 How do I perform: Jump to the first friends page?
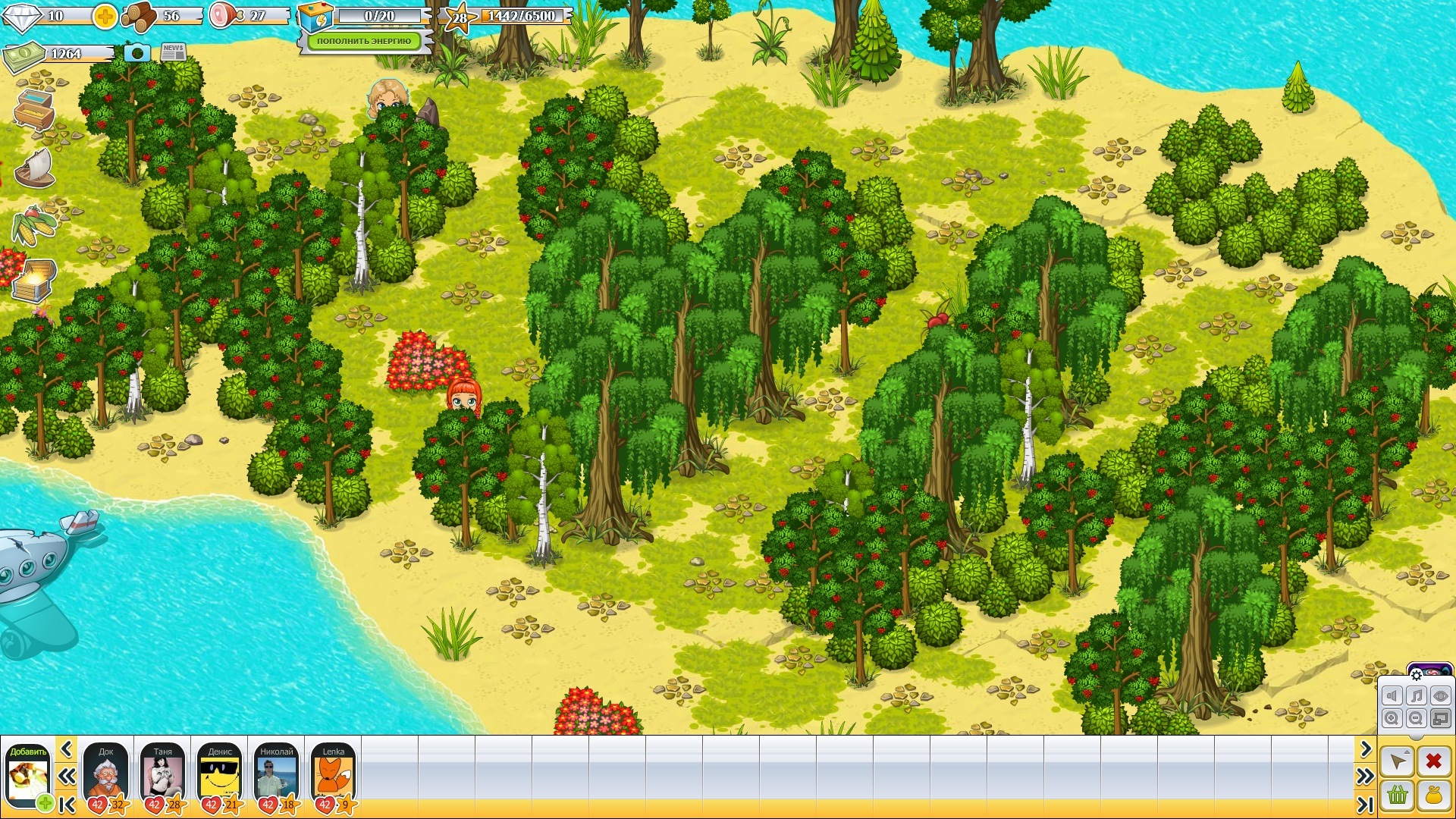67,804
